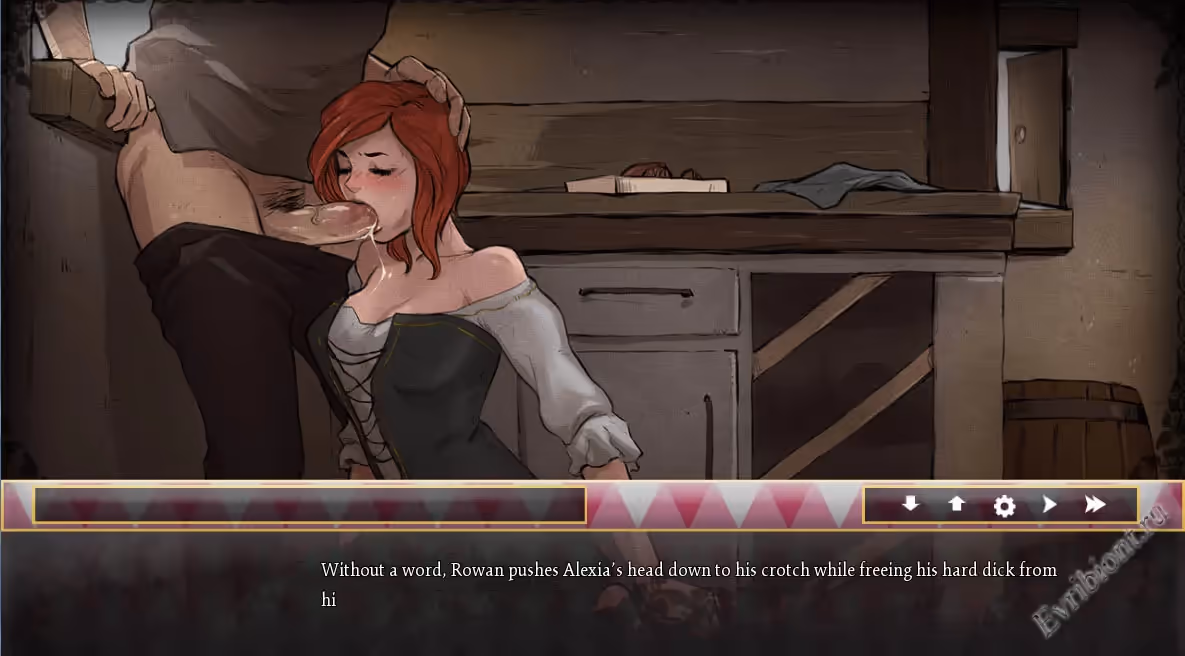
Task: Open the gear settings menu
Action: click(x=1004, y=506)
